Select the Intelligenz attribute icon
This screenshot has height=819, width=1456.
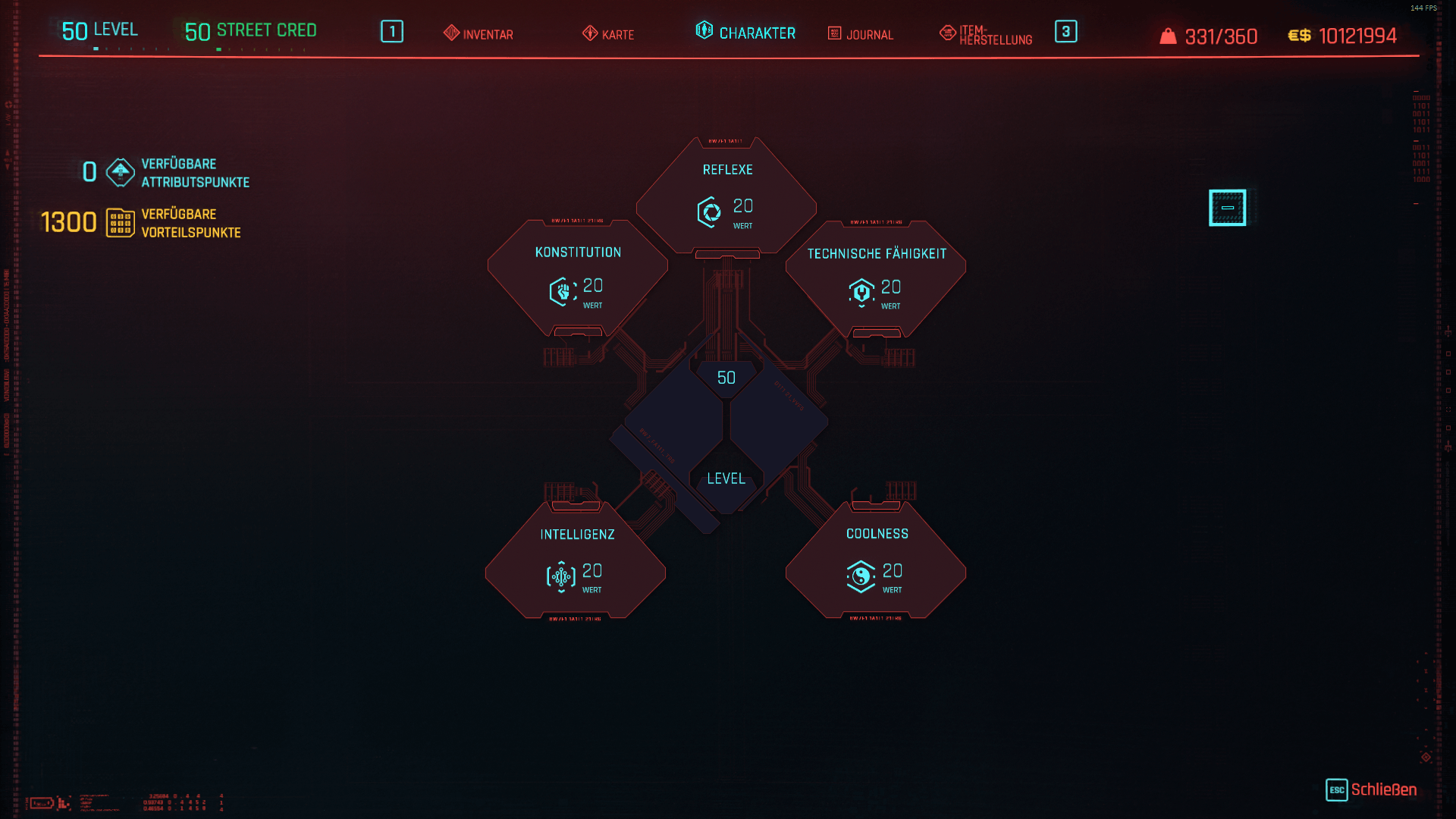coord(561,576)
